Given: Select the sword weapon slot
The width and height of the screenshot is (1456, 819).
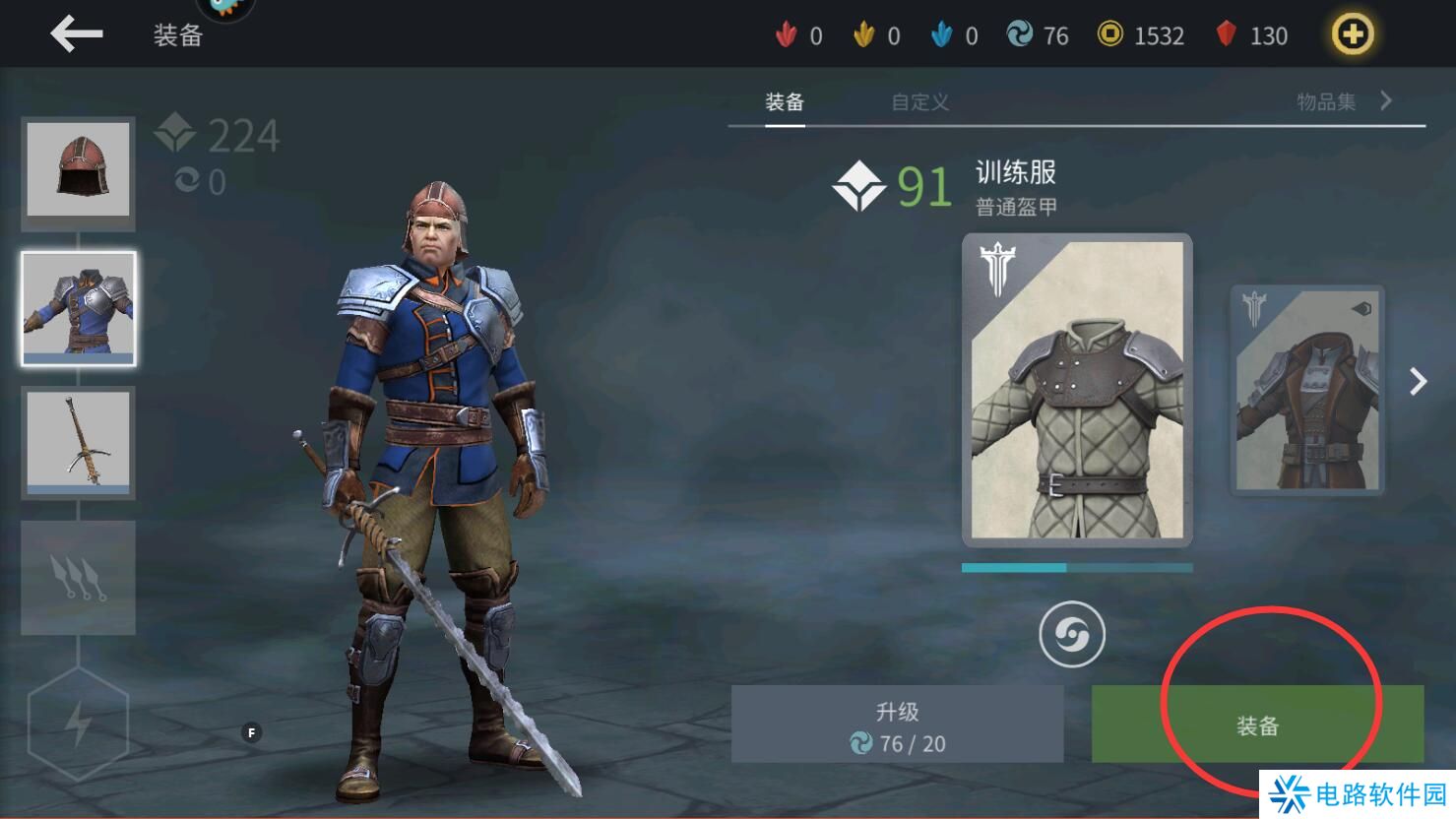Looking at the screenshot, I should [79, 441].
